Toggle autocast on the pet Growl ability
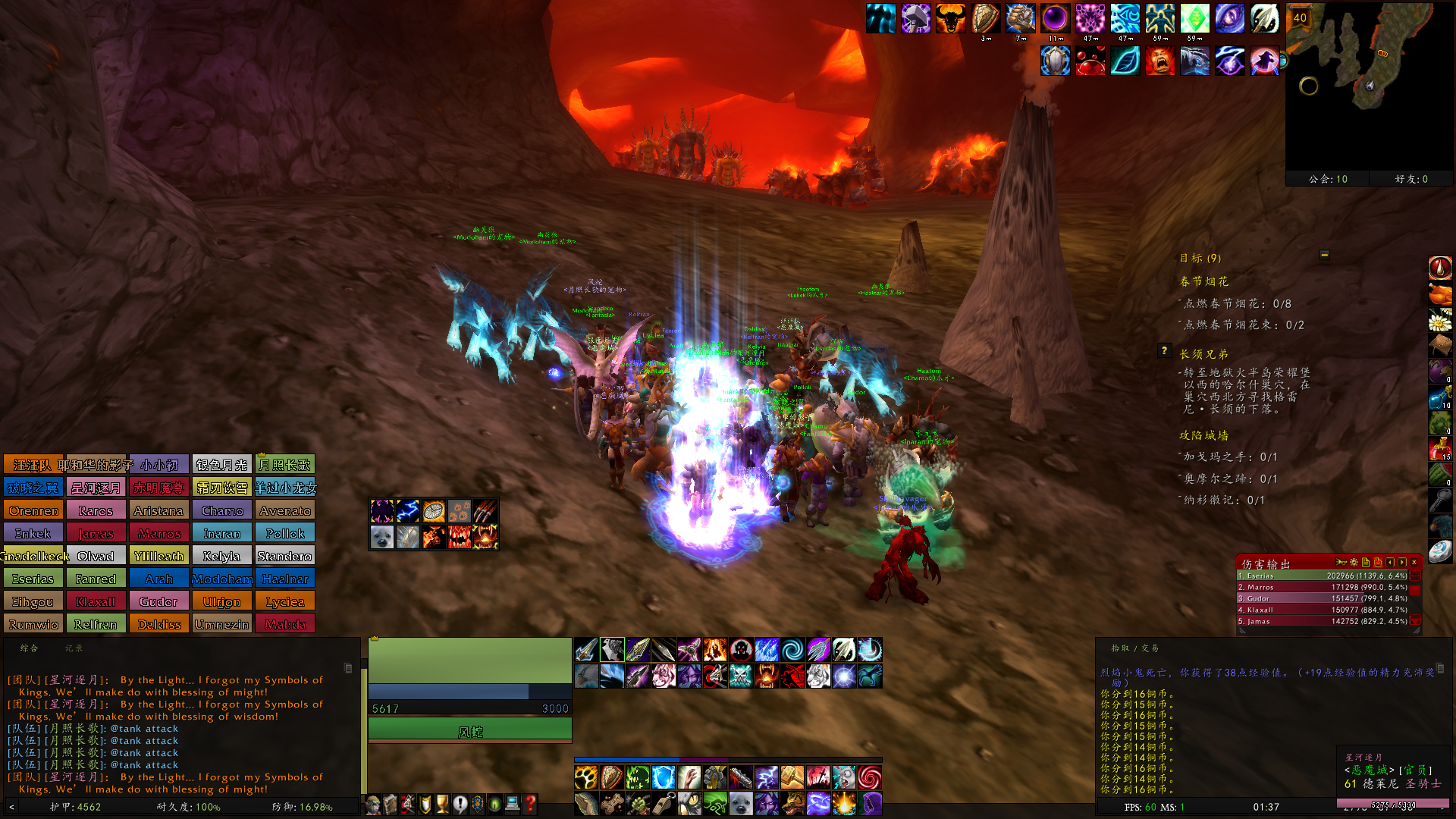Screen dimensions: 1456x819 (x=484, y=538)
